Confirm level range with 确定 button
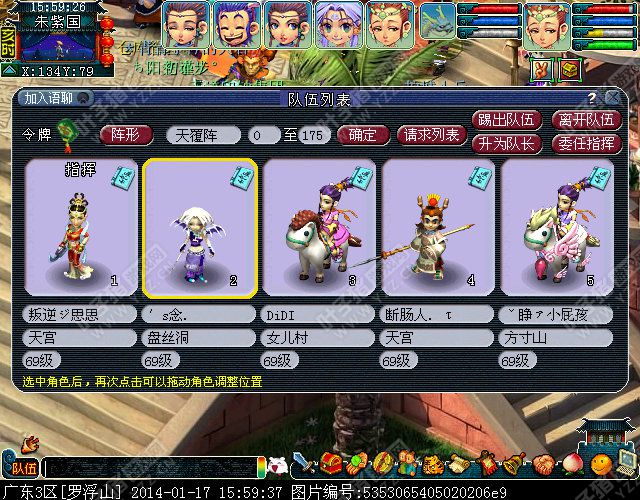Image resolution: width=640 pixels, height=500 pixels. tap(361, 135)
